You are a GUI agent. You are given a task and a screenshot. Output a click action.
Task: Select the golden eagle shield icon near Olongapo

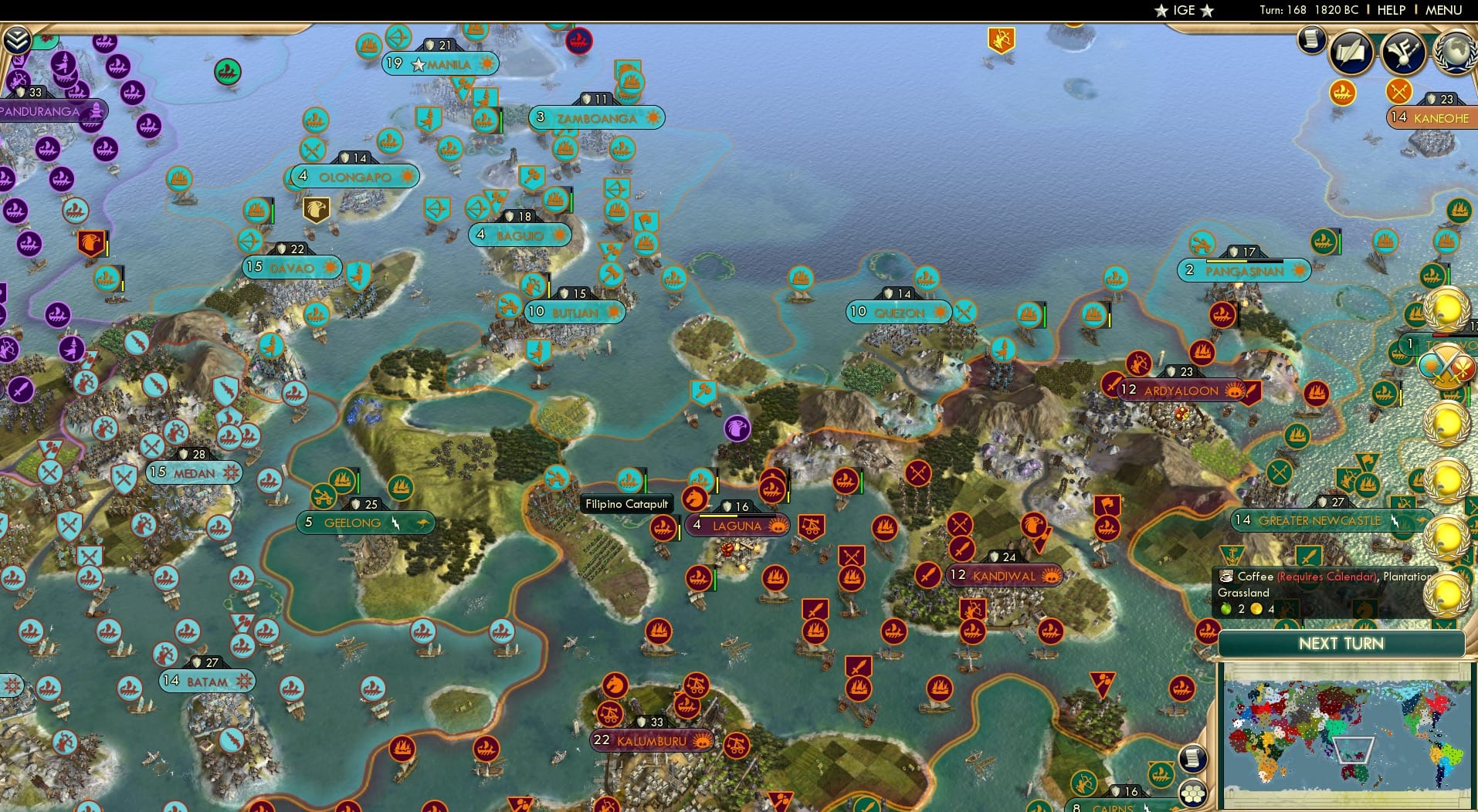click(x=317, y=209)
